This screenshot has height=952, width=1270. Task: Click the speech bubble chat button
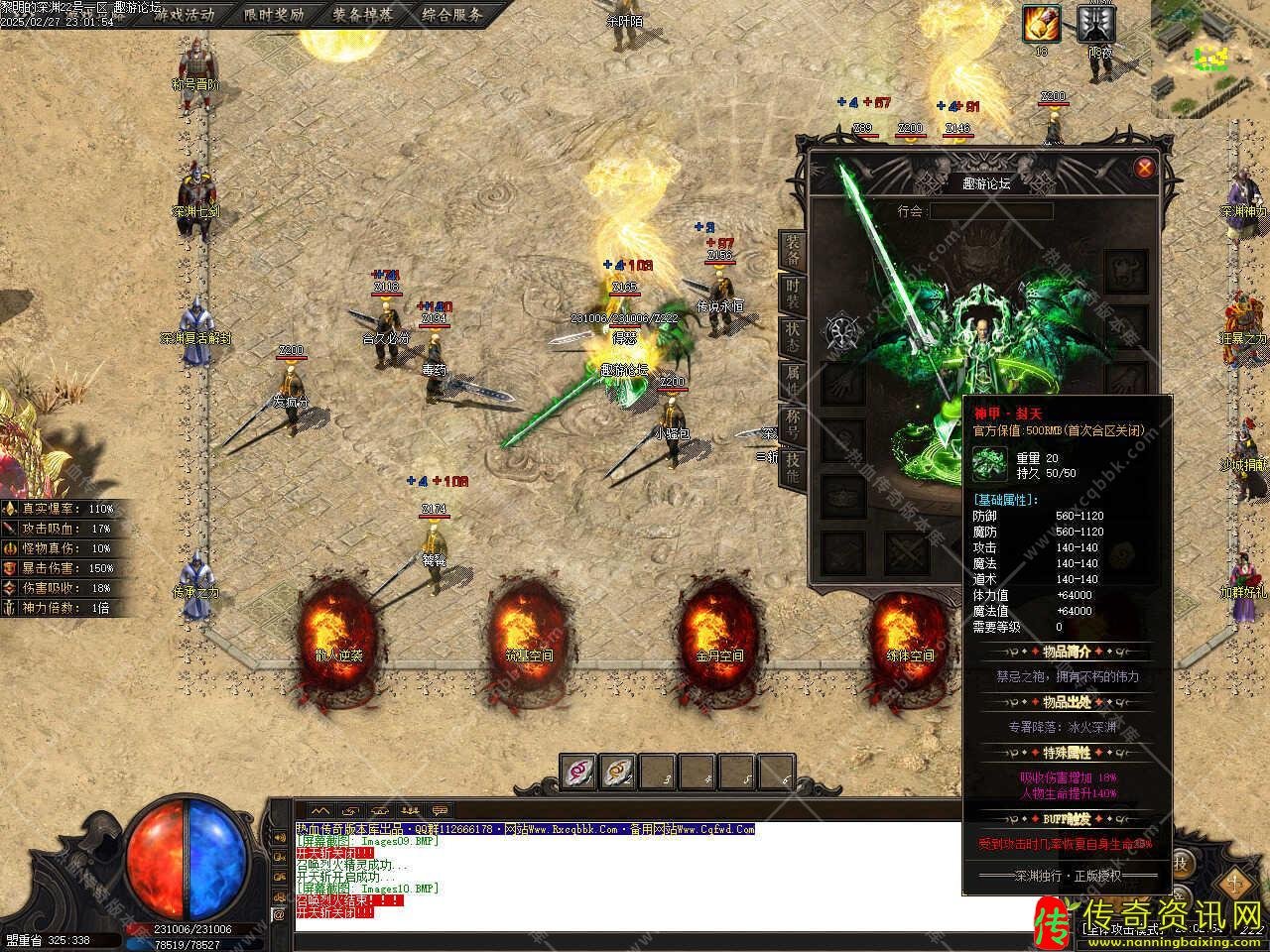pos(440,810)
